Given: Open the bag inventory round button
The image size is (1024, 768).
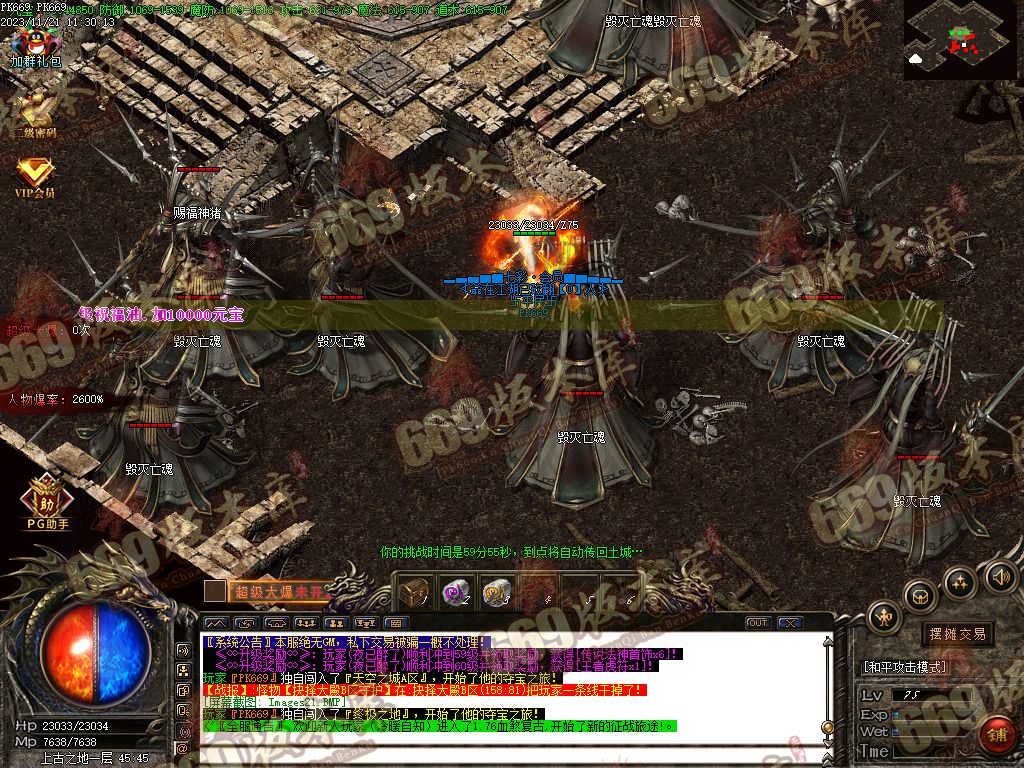Looking at the screenshot, I should pos(919,597).
